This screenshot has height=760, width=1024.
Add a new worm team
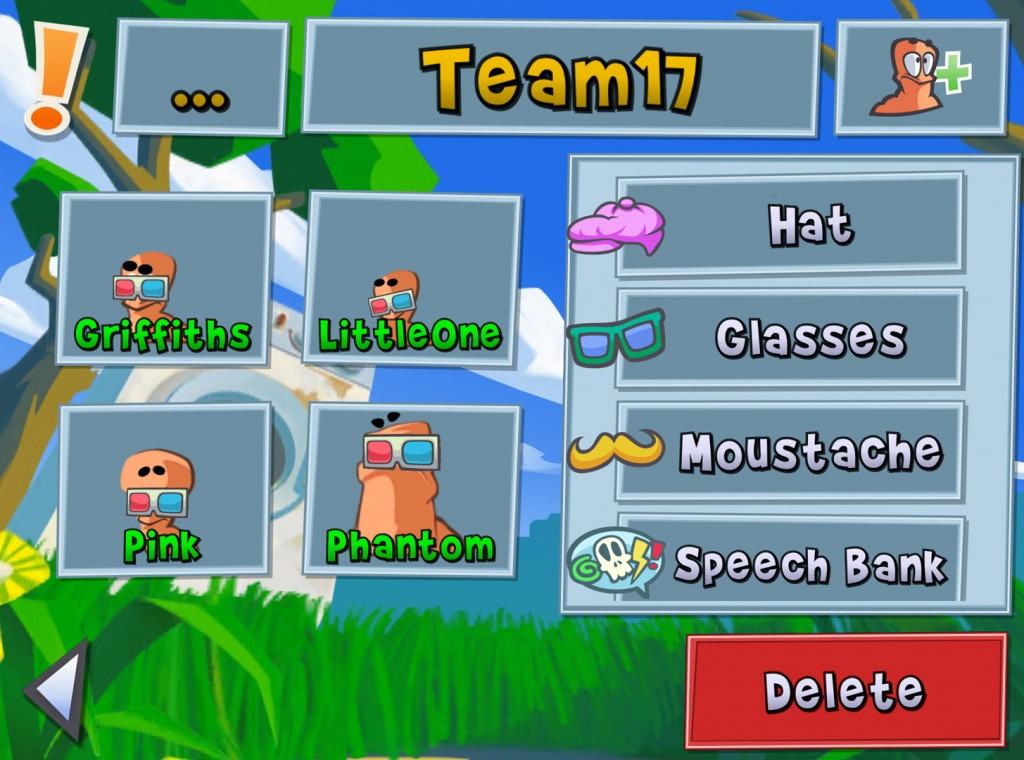pos(921,78)
